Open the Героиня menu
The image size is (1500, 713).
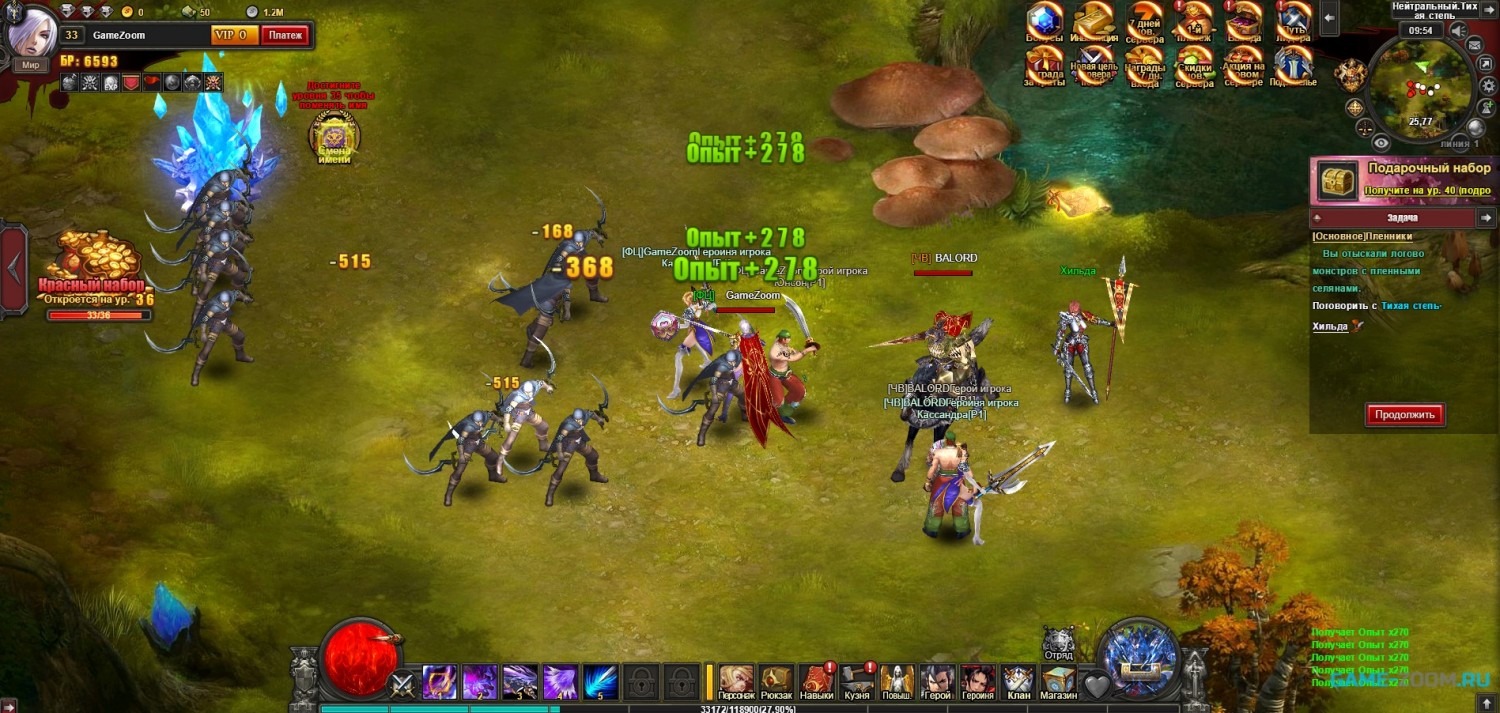click(978, 680)
